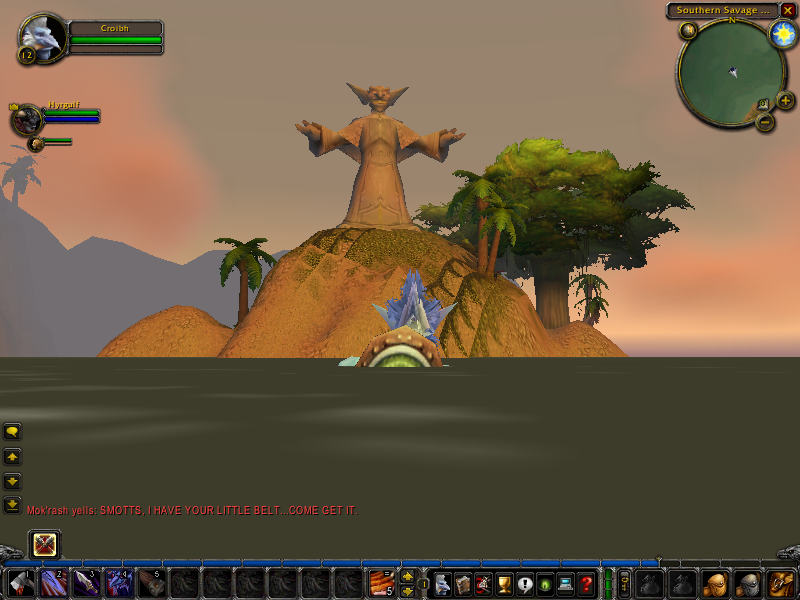
Task: Open the spellbook micro button
Action: tap(463, 582)
